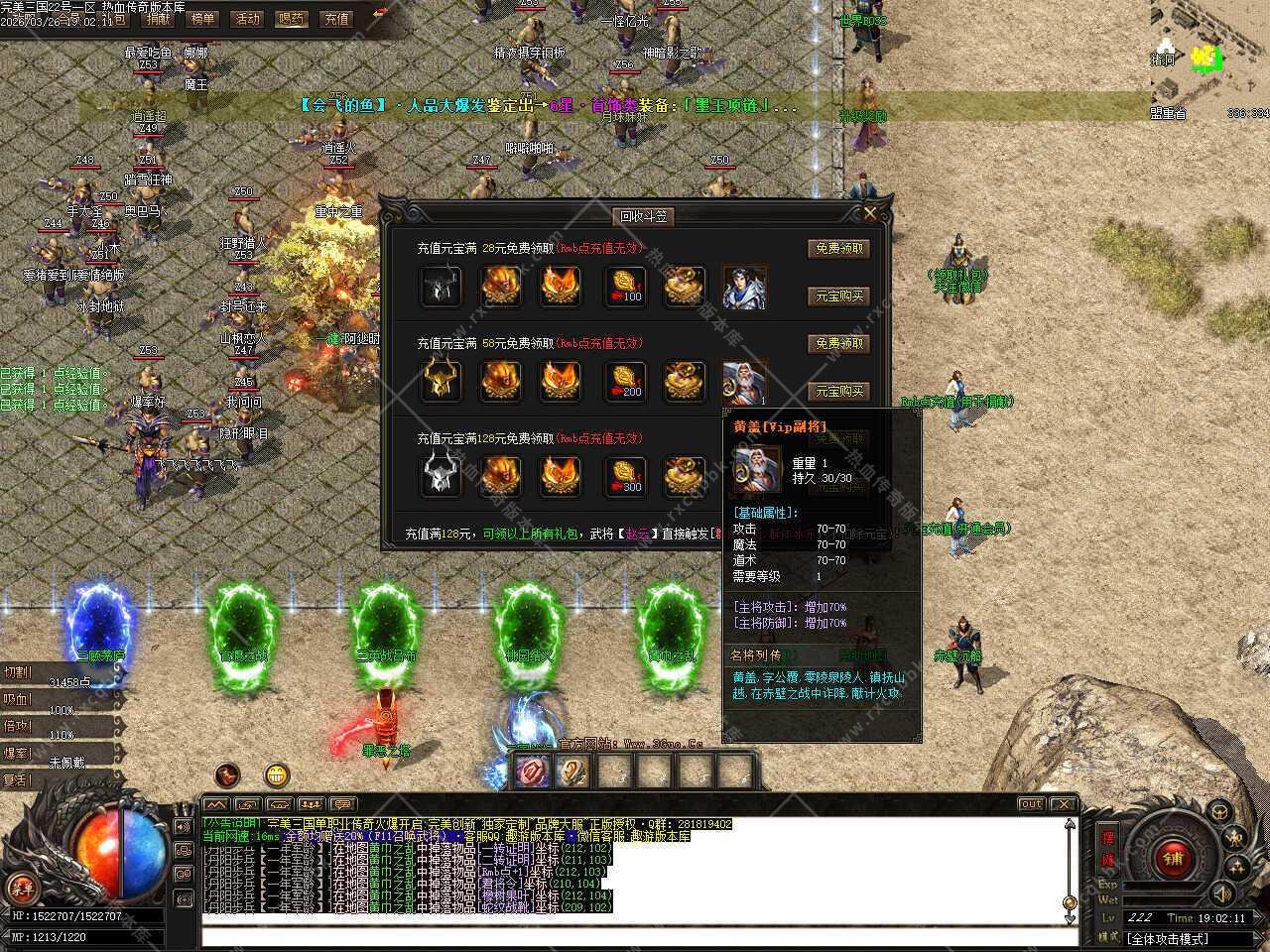Open the 榜单 rankings list
This screenshot has height=952, width=1270.
[x=202, y=18]
